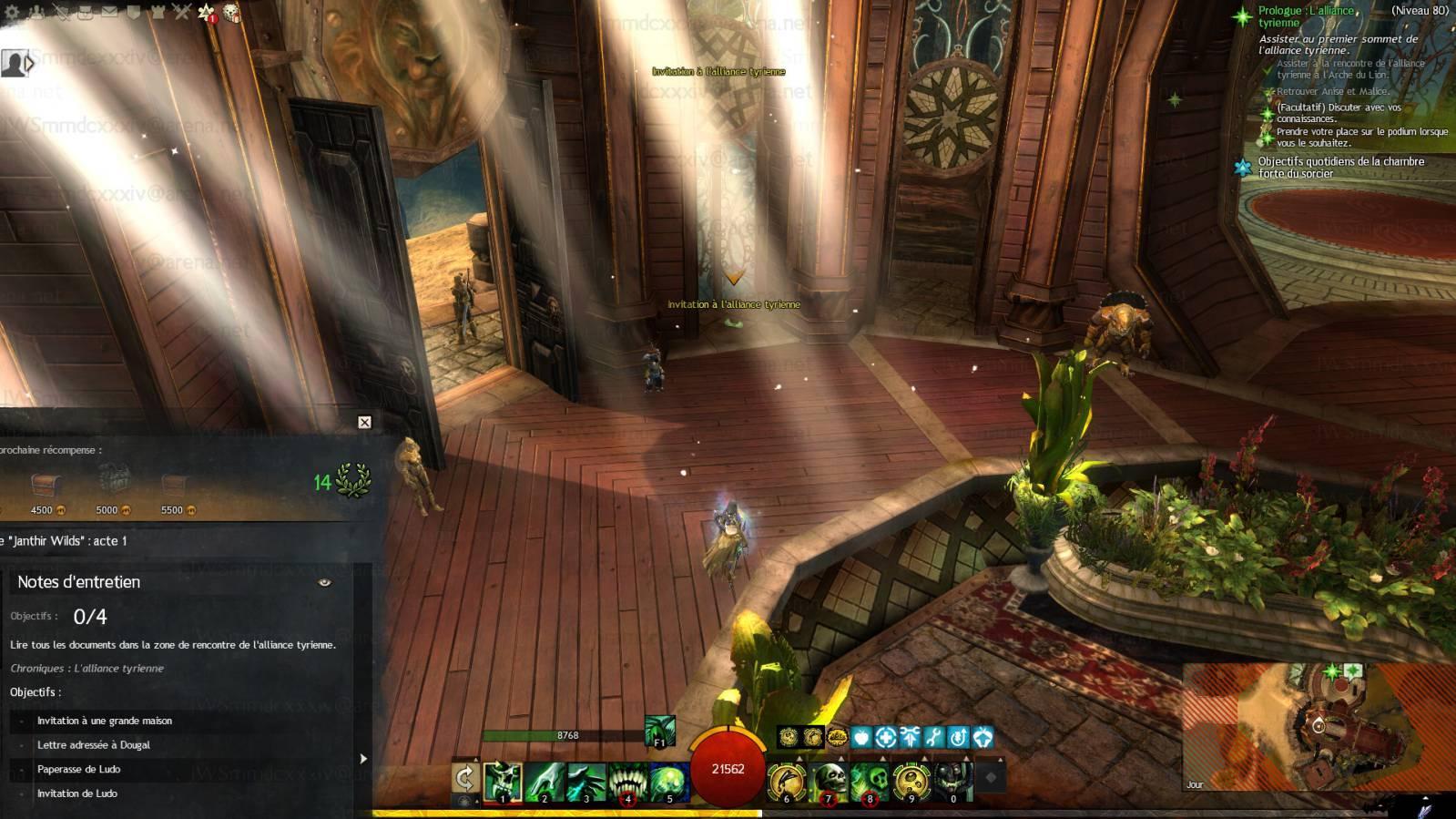Open the crossed swords PvP icon
Viewport: 1456px width, 819px height.
tap(182, 12)
